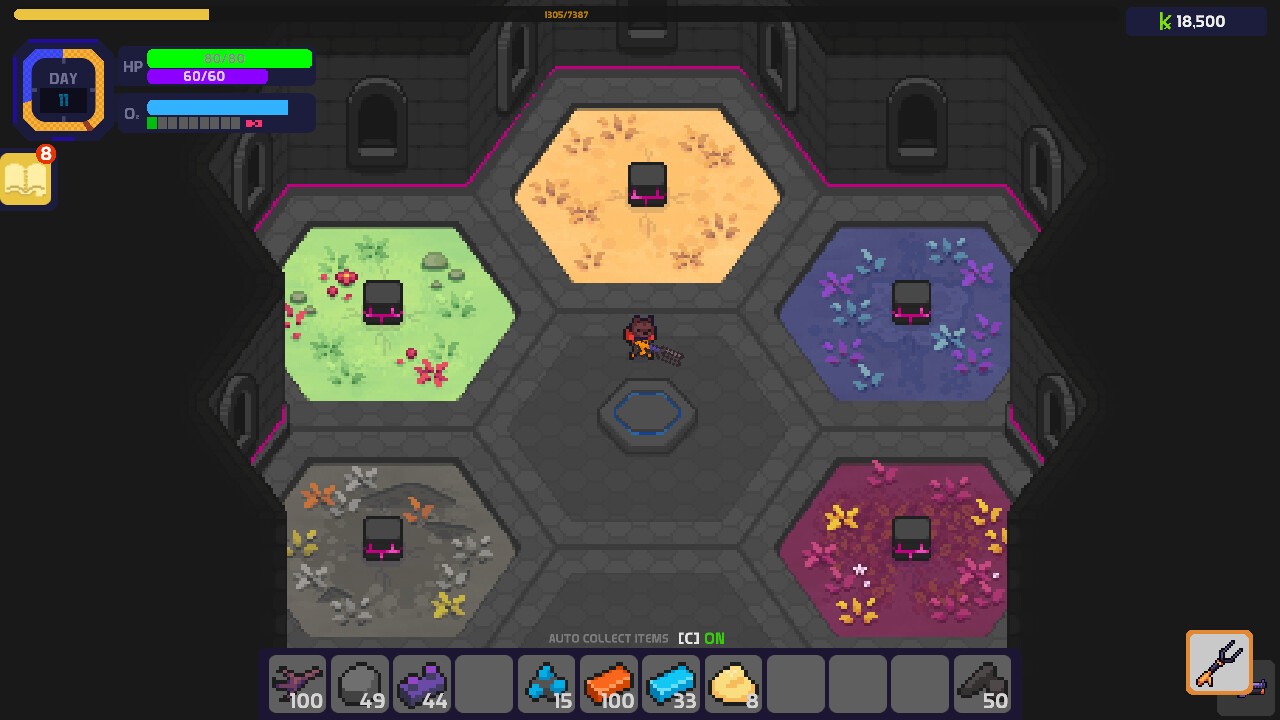Select the equipped pitchfork tool icon

[x=1219, y=662]
